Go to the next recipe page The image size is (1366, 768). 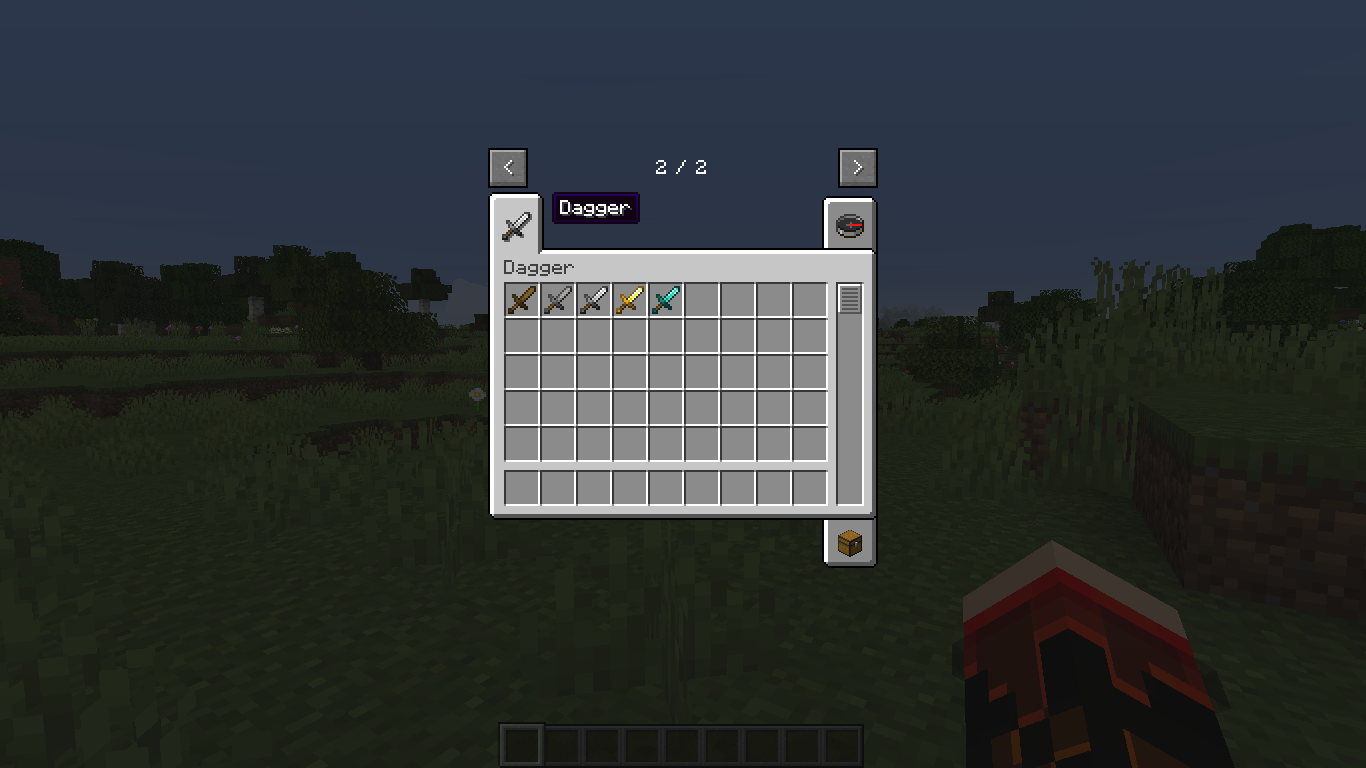(x=858, y=167)
